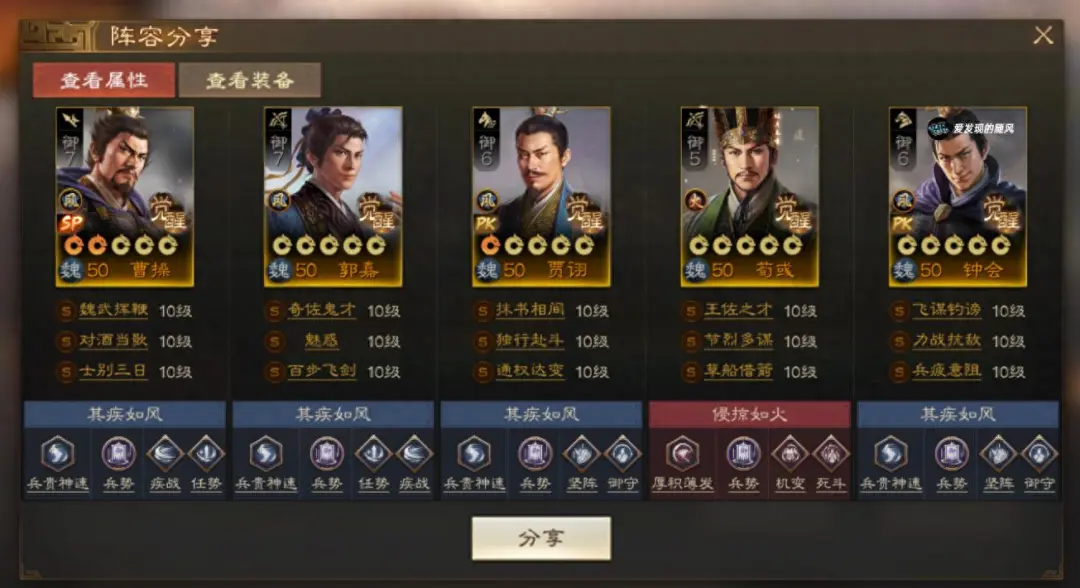Switch to the 查看属性 tab
Screen dimensions: 1080x588
[x=103, y=80]
